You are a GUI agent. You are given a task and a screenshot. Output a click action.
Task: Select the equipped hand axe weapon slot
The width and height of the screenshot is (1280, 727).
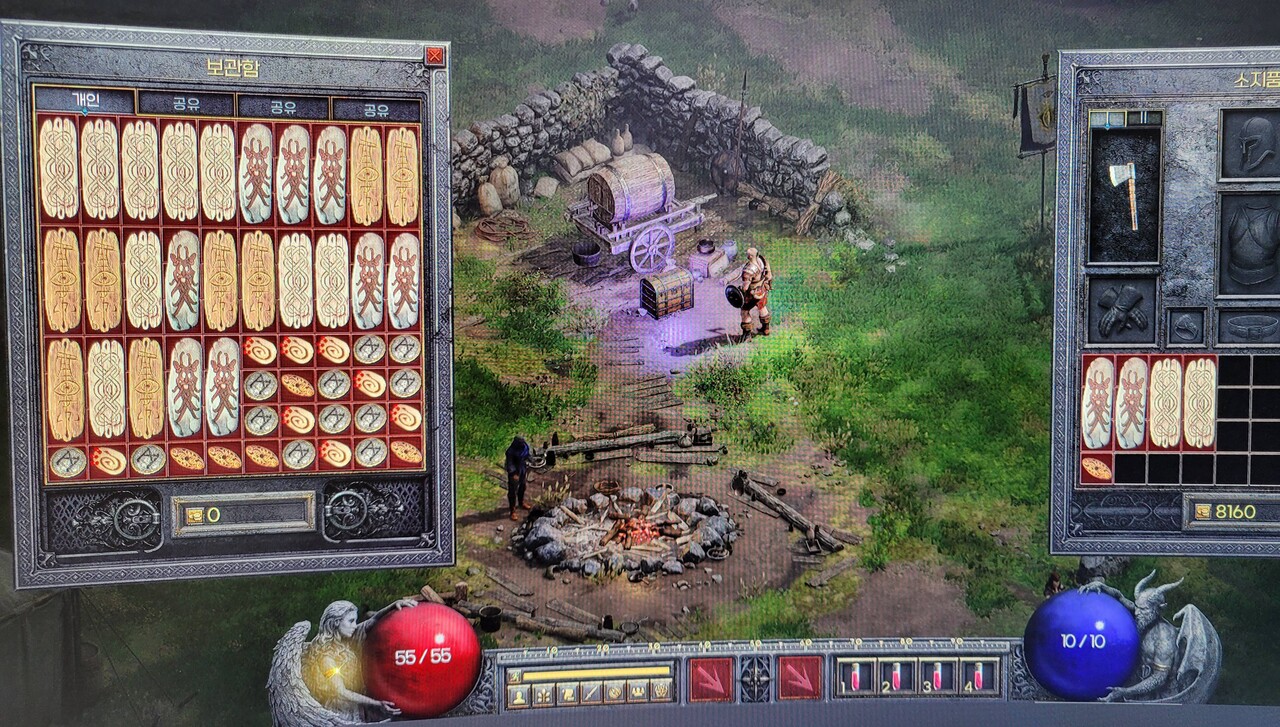coord(1125,194)
